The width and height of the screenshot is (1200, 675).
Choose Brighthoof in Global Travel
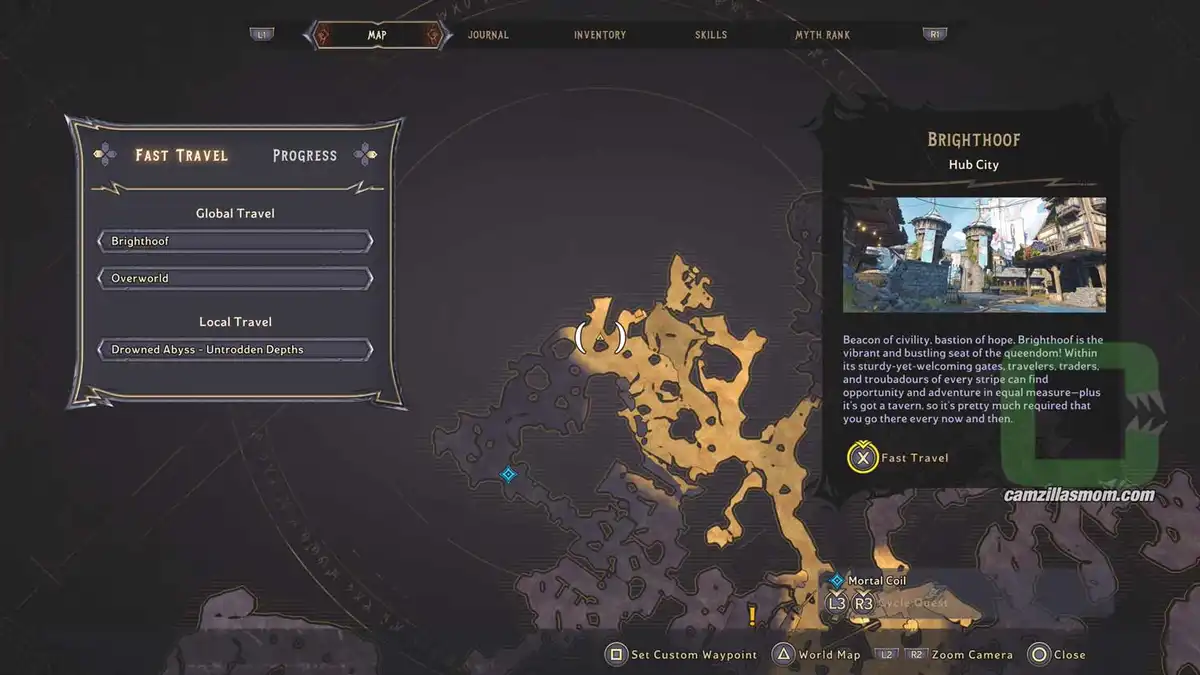pyautogui.click(x=235, y=242)
